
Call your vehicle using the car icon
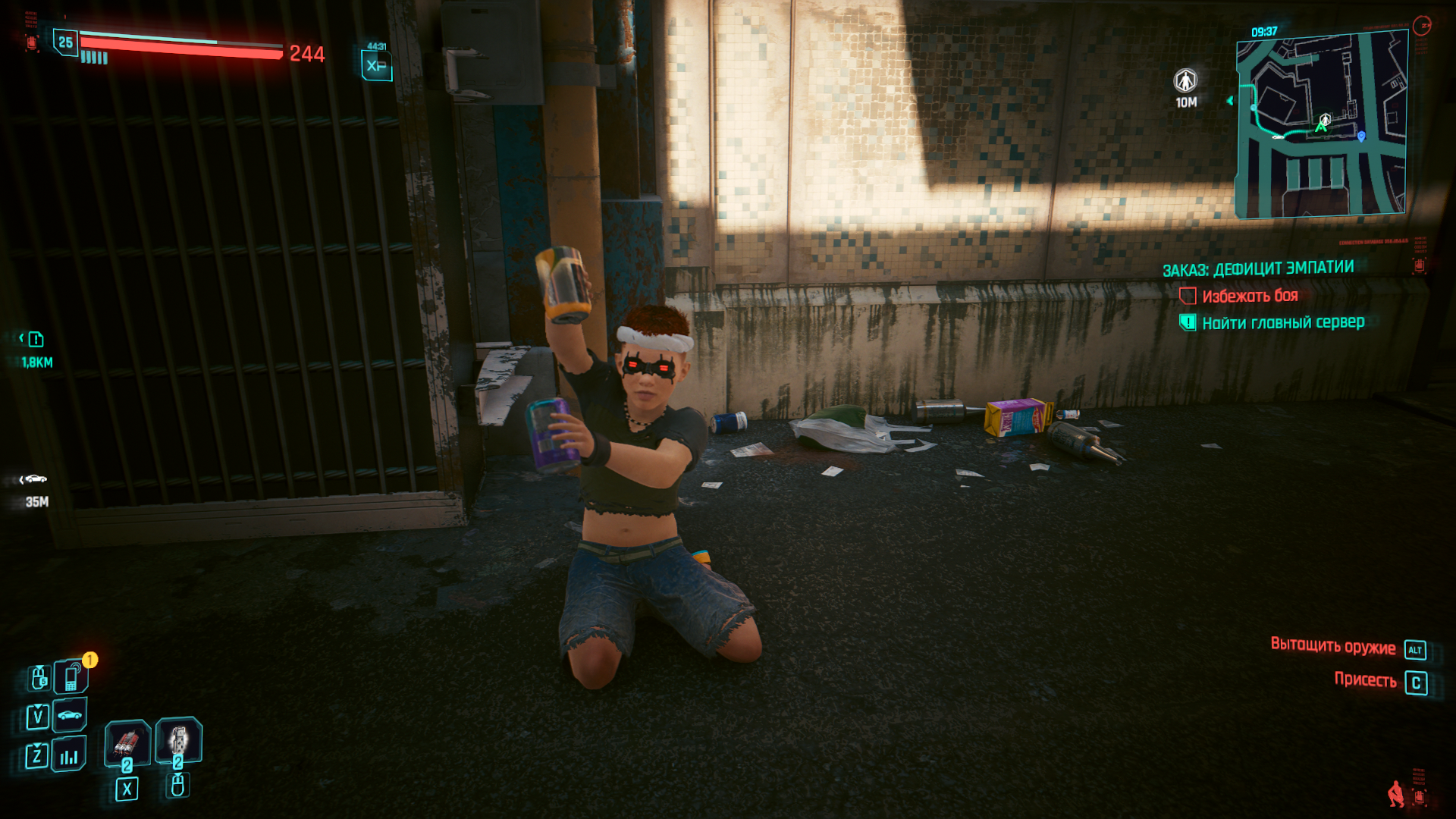click(x=70, y=715)
